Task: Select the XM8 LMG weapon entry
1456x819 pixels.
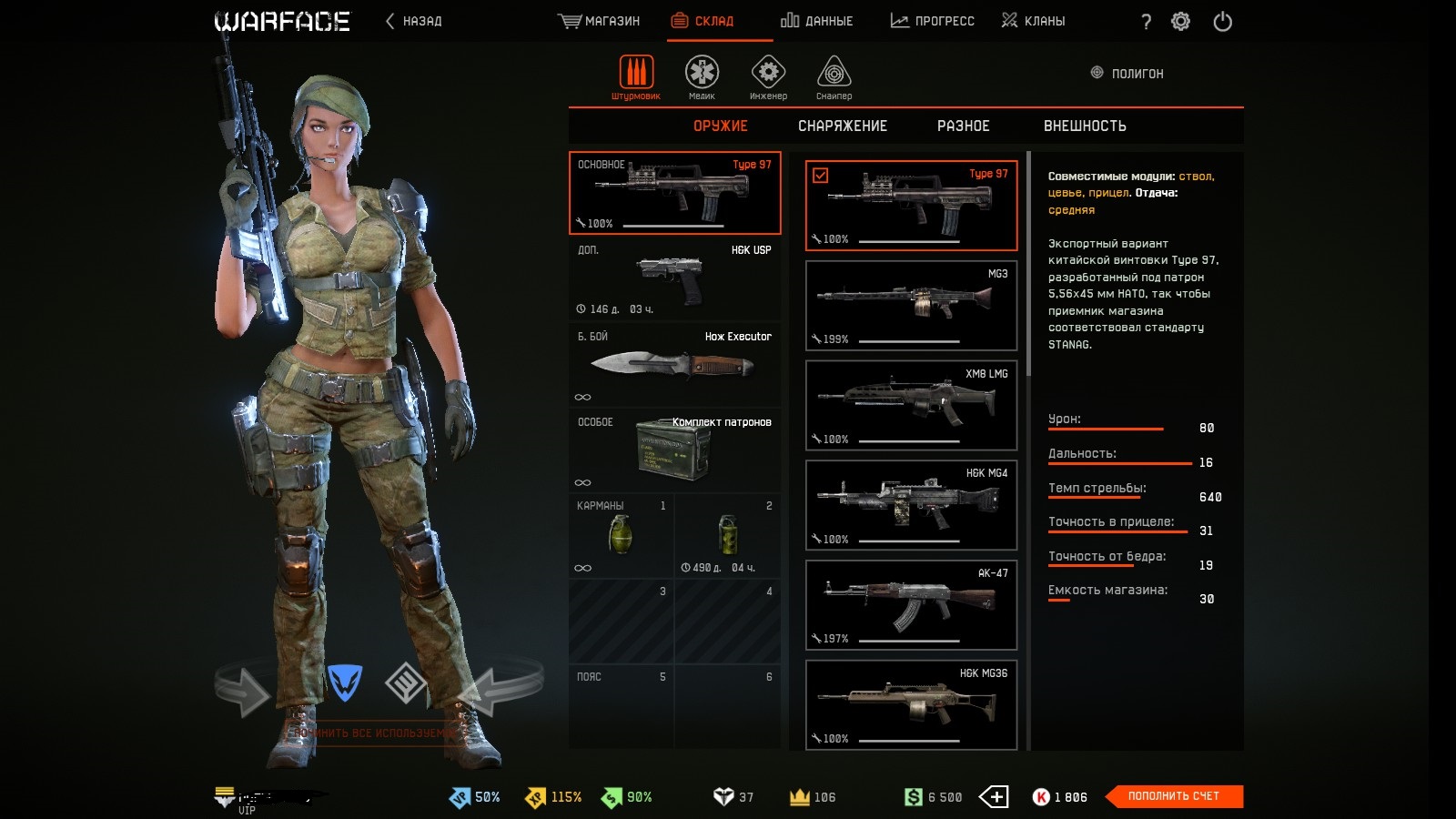Action: [x=911, y=405]
